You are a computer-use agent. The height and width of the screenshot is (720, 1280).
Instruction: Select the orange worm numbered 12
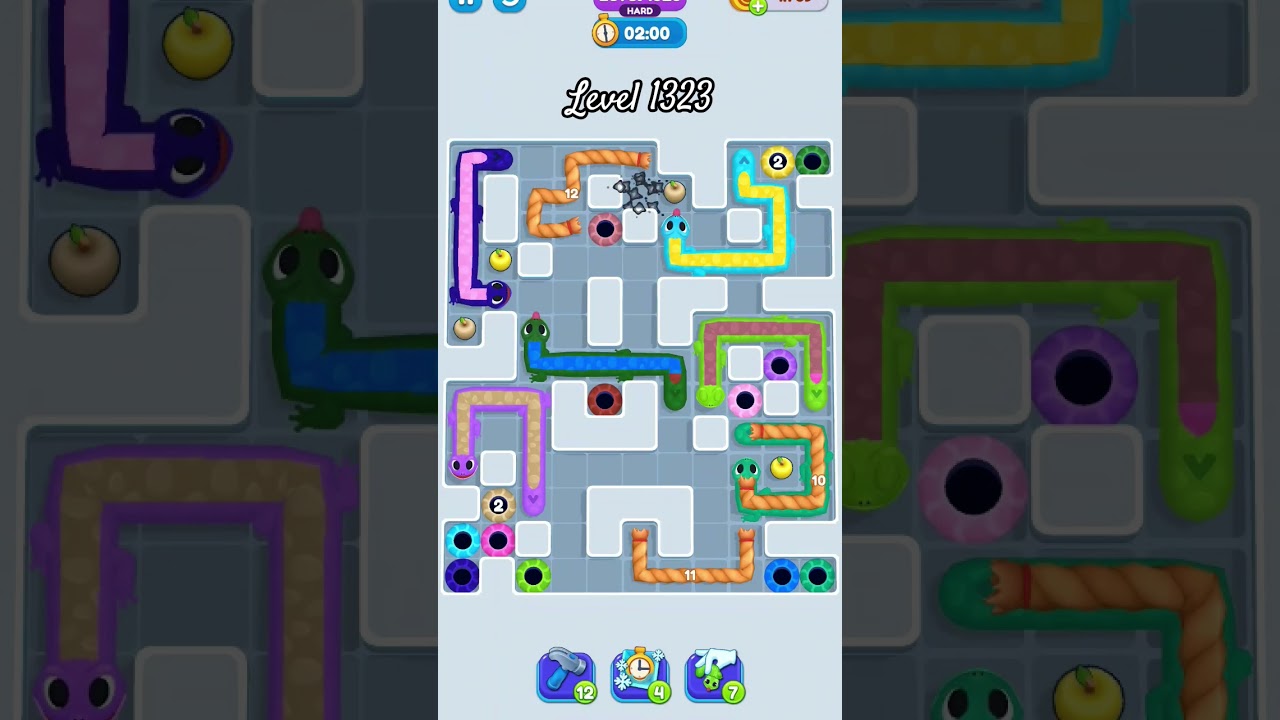tap(572, 193)
